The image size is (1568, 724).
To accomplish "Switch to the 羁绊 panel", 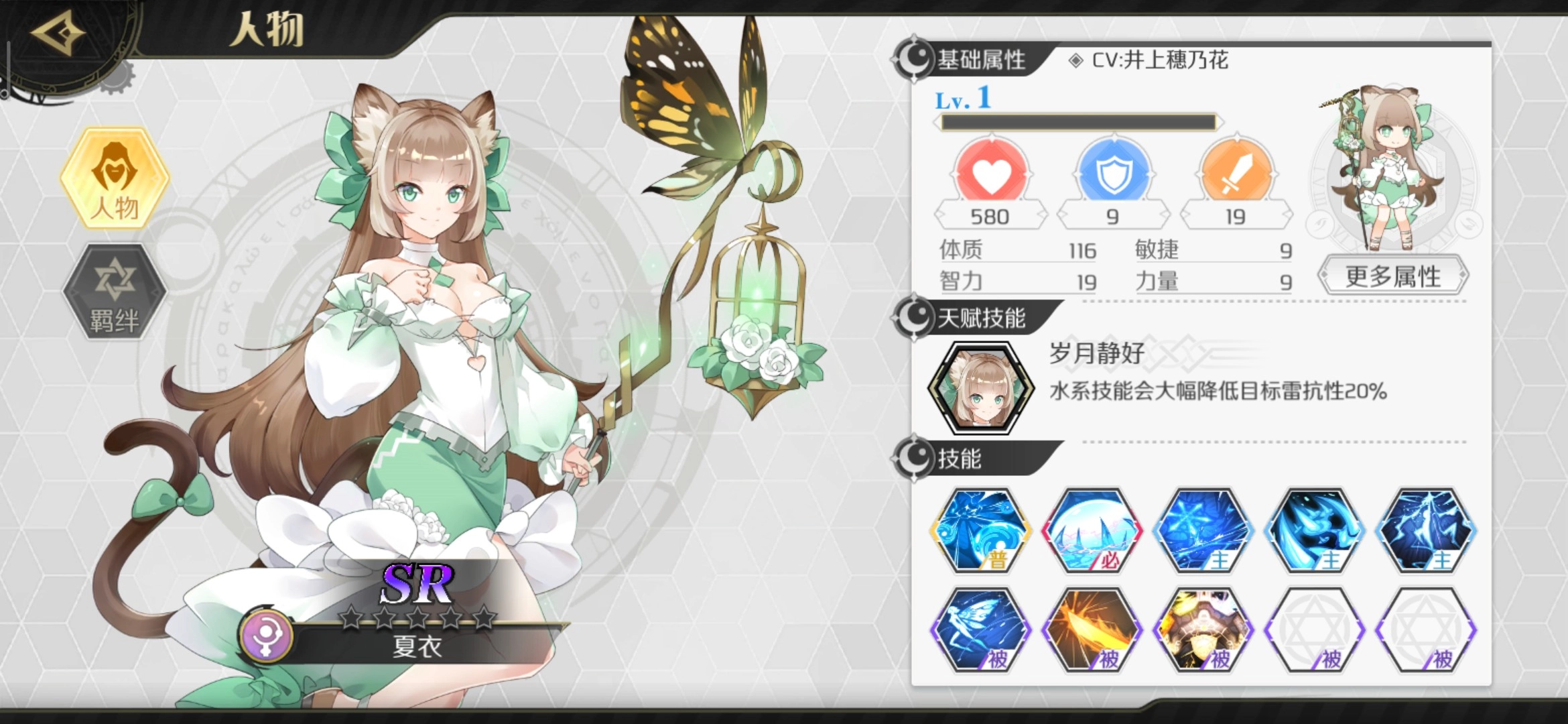I will (115, 290).
